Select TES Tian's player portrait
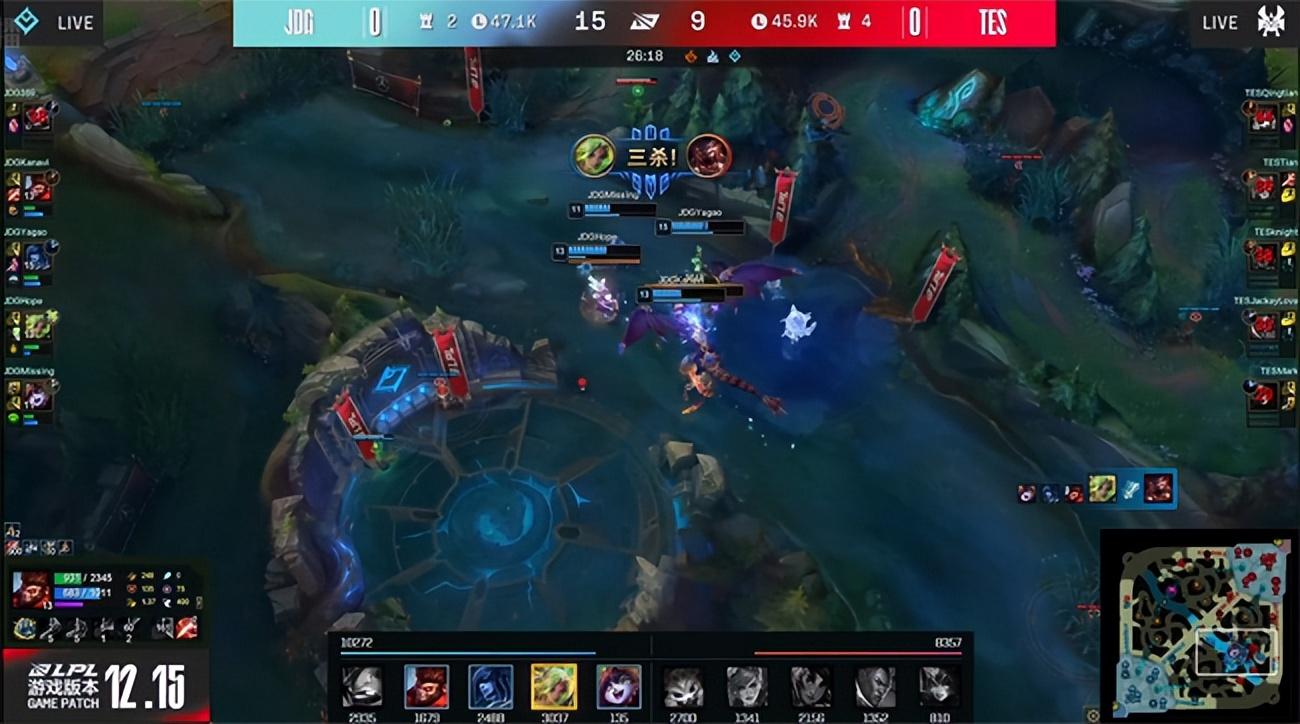Screen dimensions: 1300x724 pyautogui.click(x=1263, y=187)
